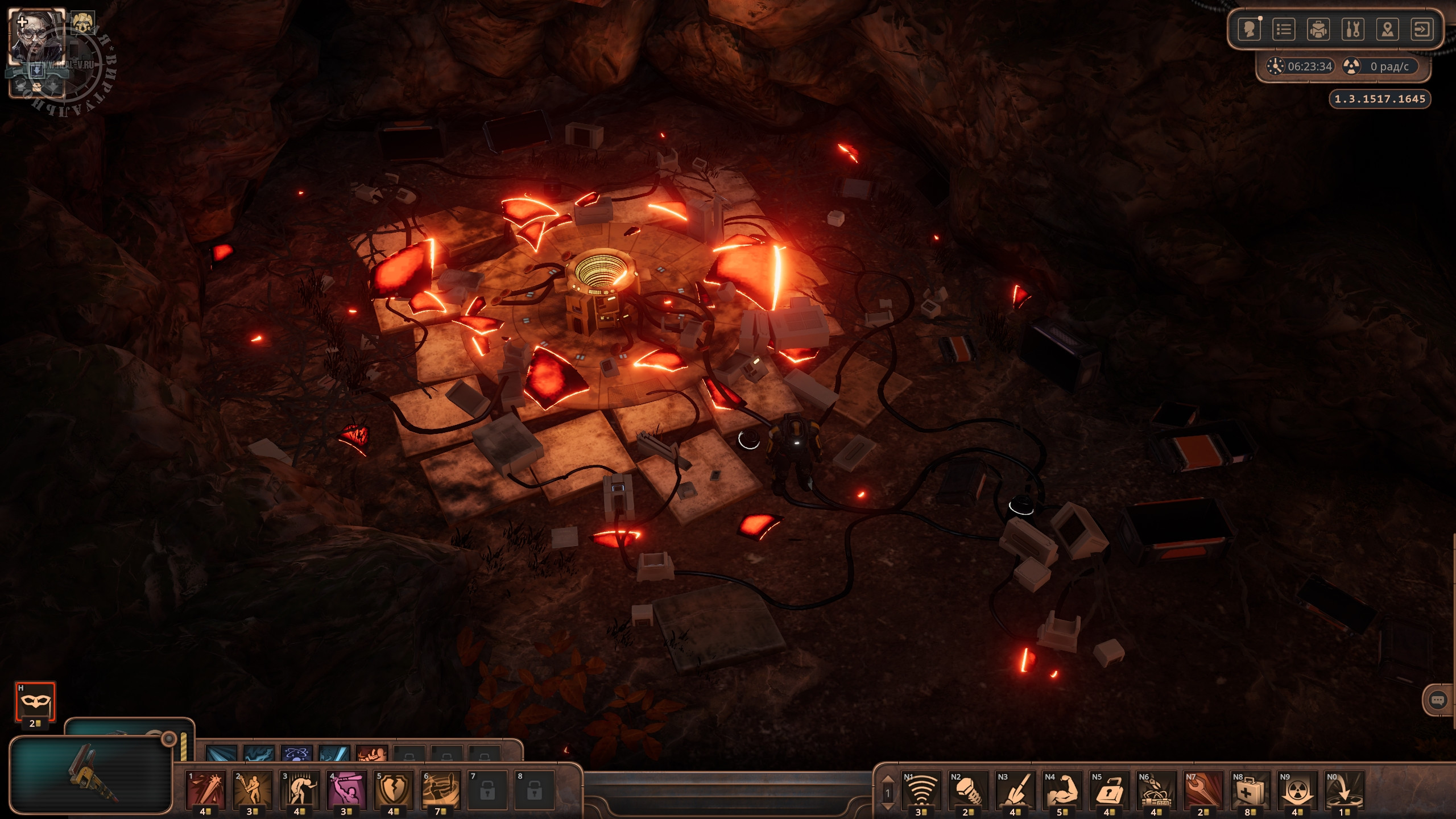Activate the flexed bicep strength skill
This screenshot has width=1456, height=819.
click(1062, 789)
